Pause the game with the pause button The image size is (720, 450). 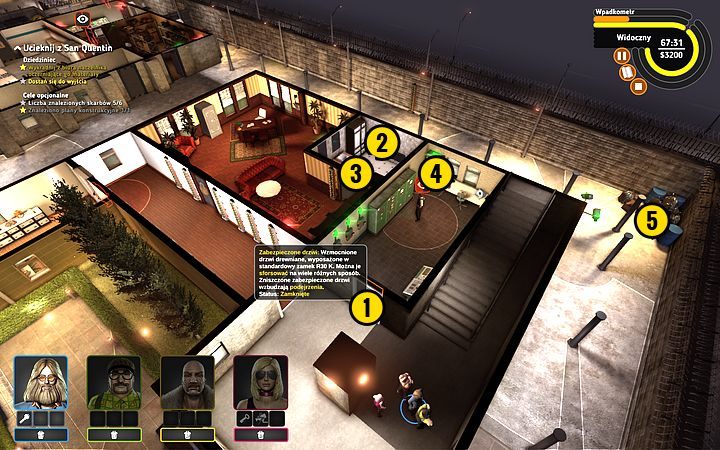point(622,58)
